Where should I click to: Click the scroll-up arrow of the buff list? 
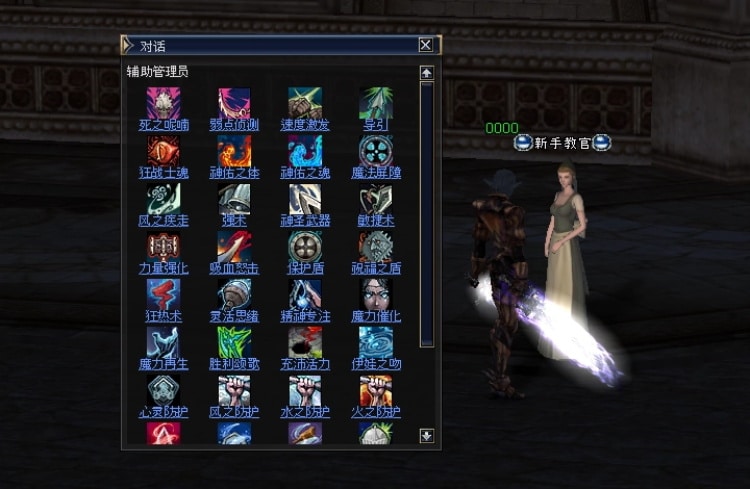(x=427, y=73)
